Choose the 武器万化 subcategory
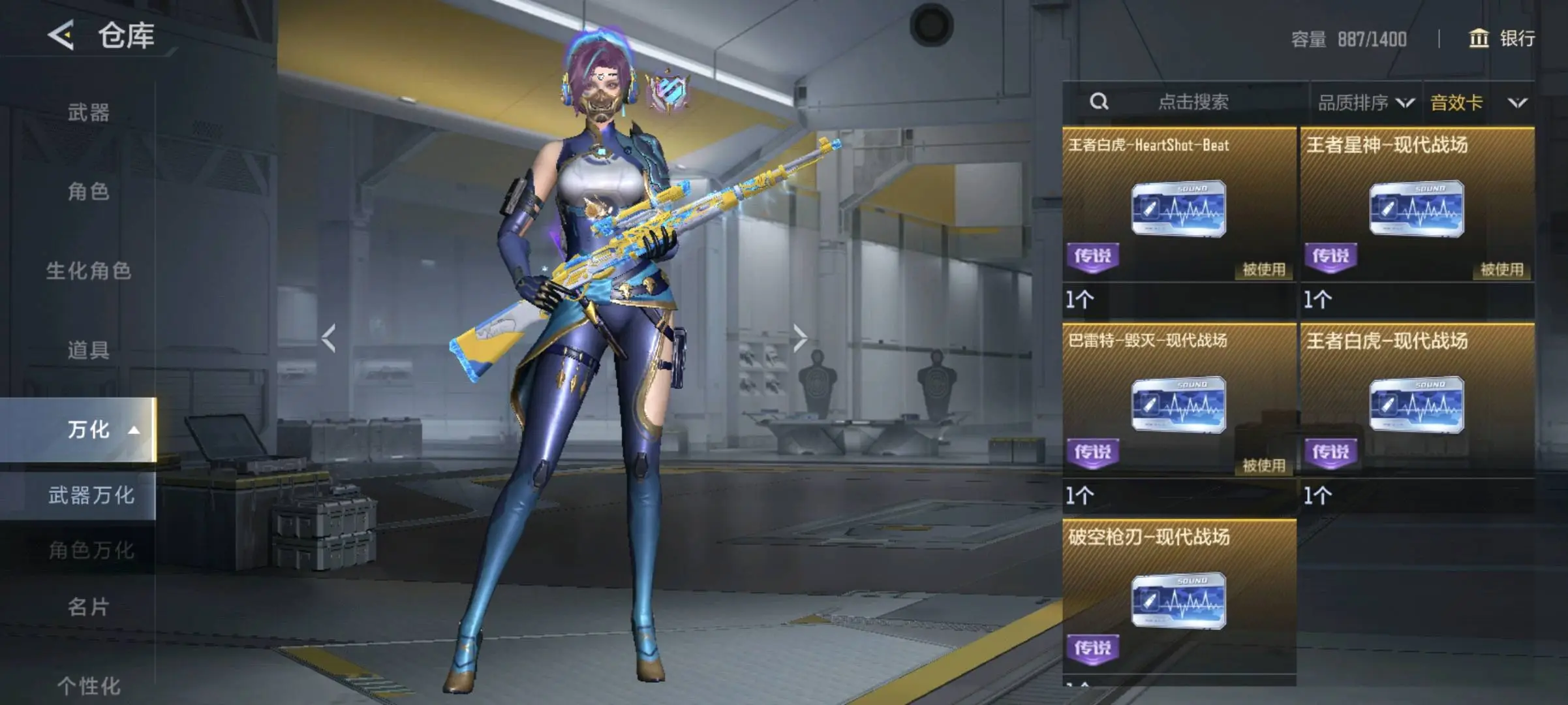 click(91, 495)
